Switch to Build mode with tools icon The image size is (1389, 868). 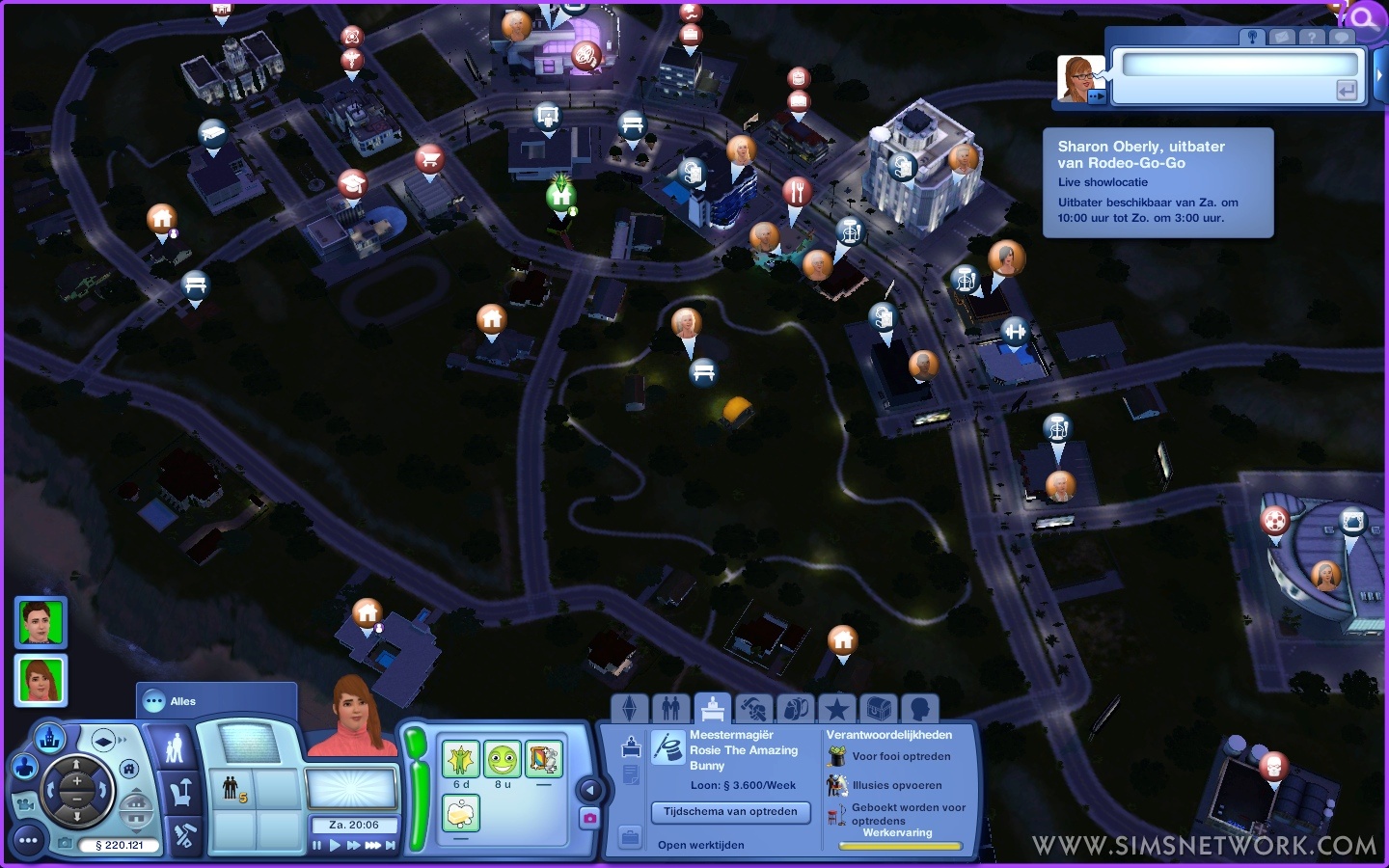(184, 835)
